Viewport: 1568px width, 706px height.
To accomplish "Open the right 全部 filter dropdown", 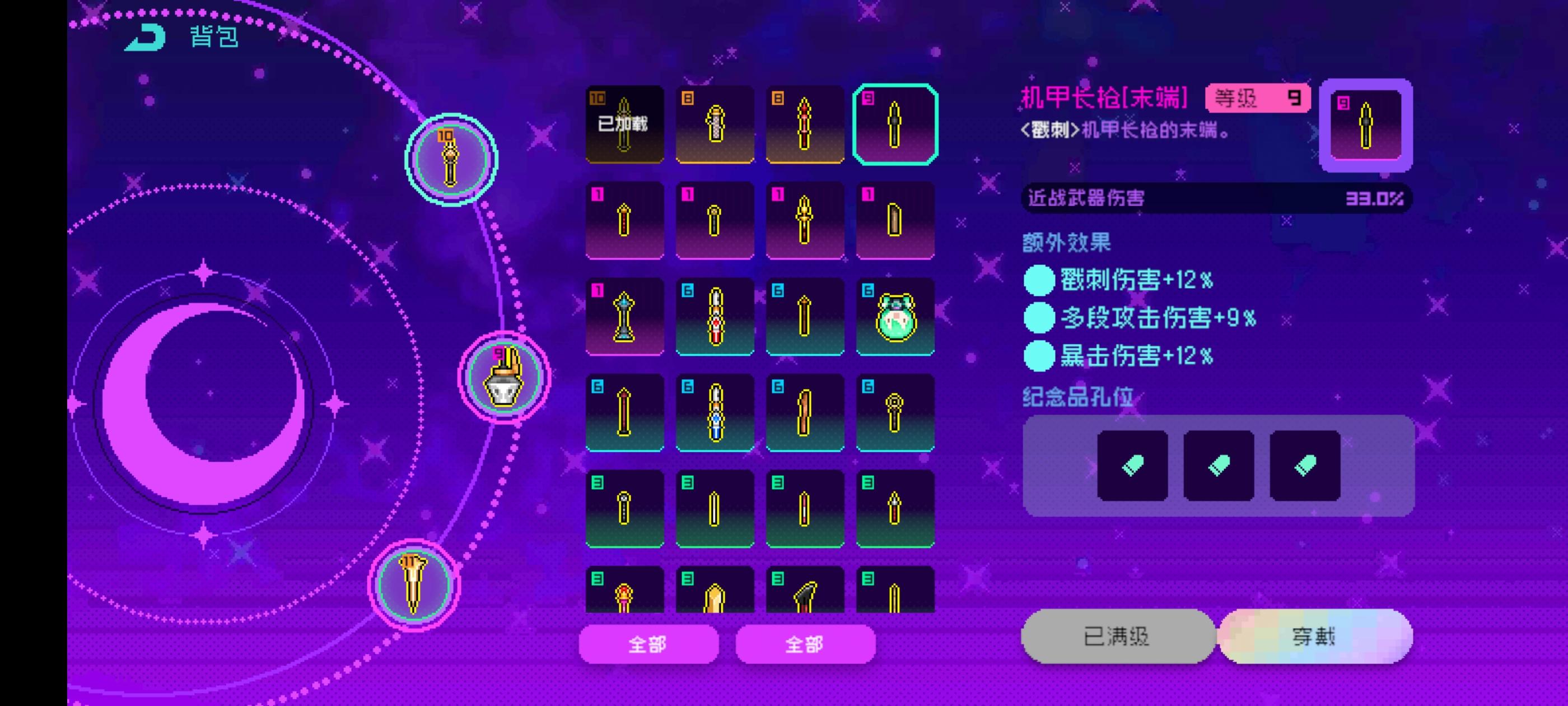I will click(x=805, y=643).
